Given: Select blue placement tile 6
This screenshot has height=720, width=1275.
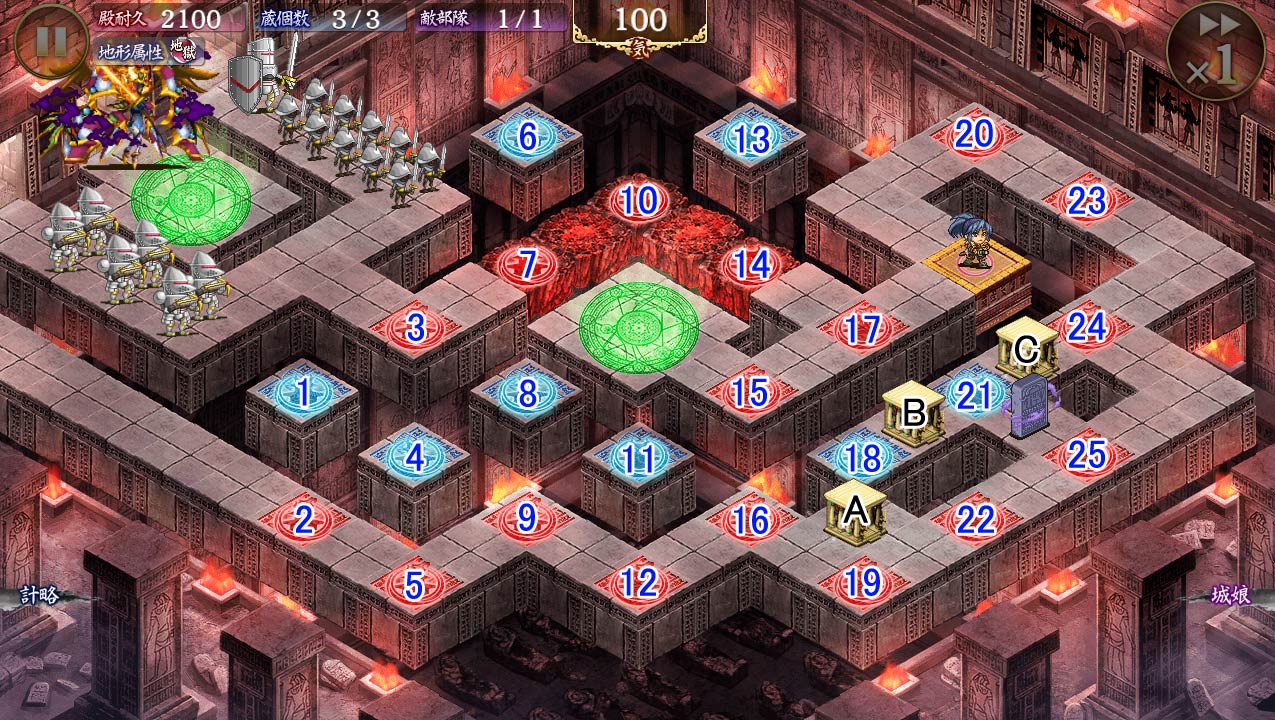Looking at the screenshot, I should coord(527,137).
